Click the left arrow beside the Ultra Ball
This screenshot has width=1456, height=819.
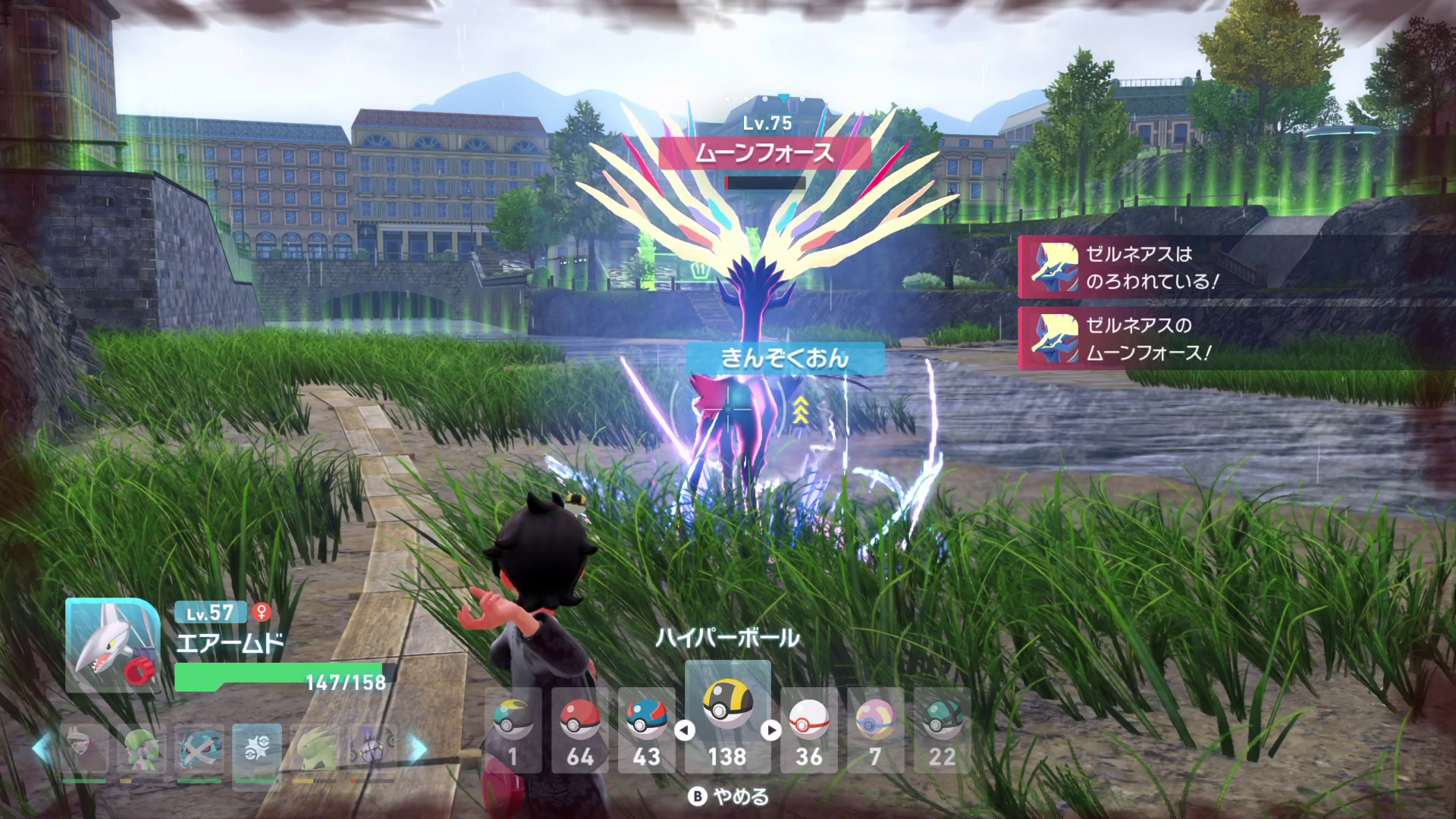(x=685, y=730)
